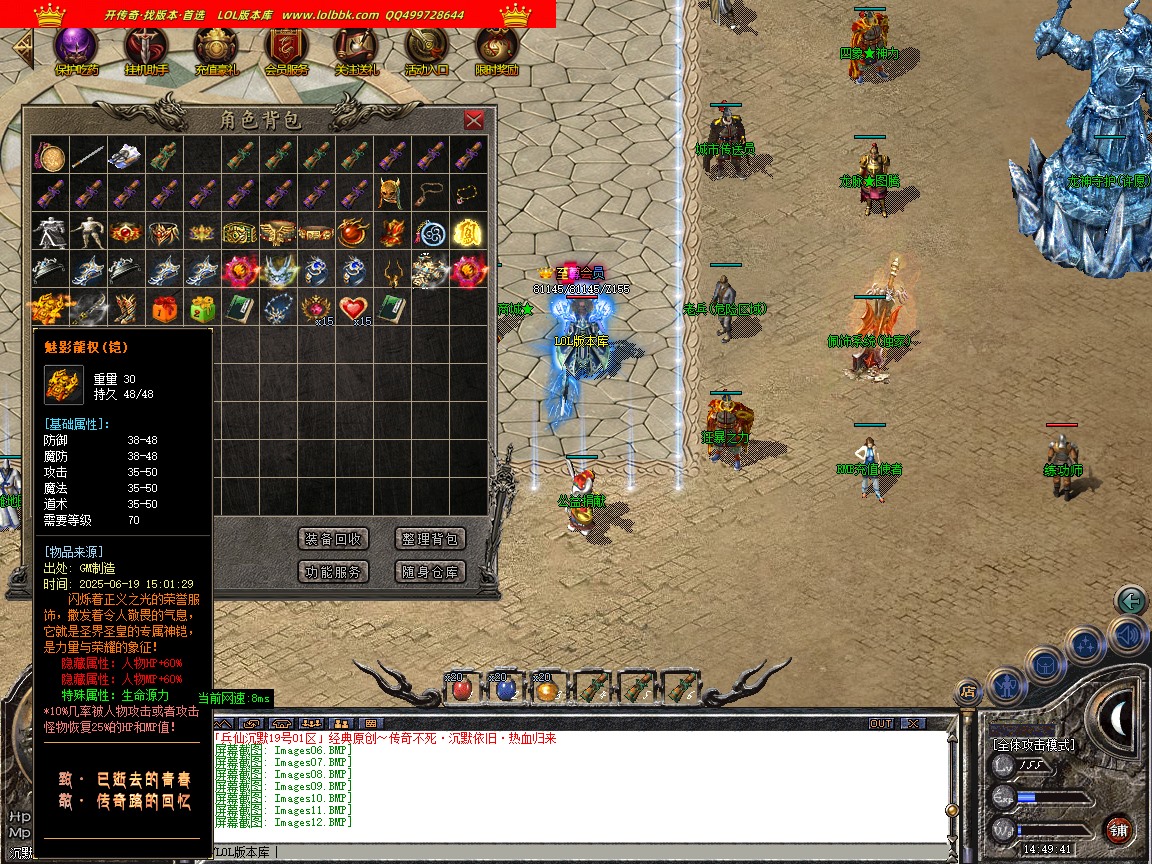Use the red potion in the quick bar
The width and height of the screenshot is (1152, 864).
(x=461, y=688)
